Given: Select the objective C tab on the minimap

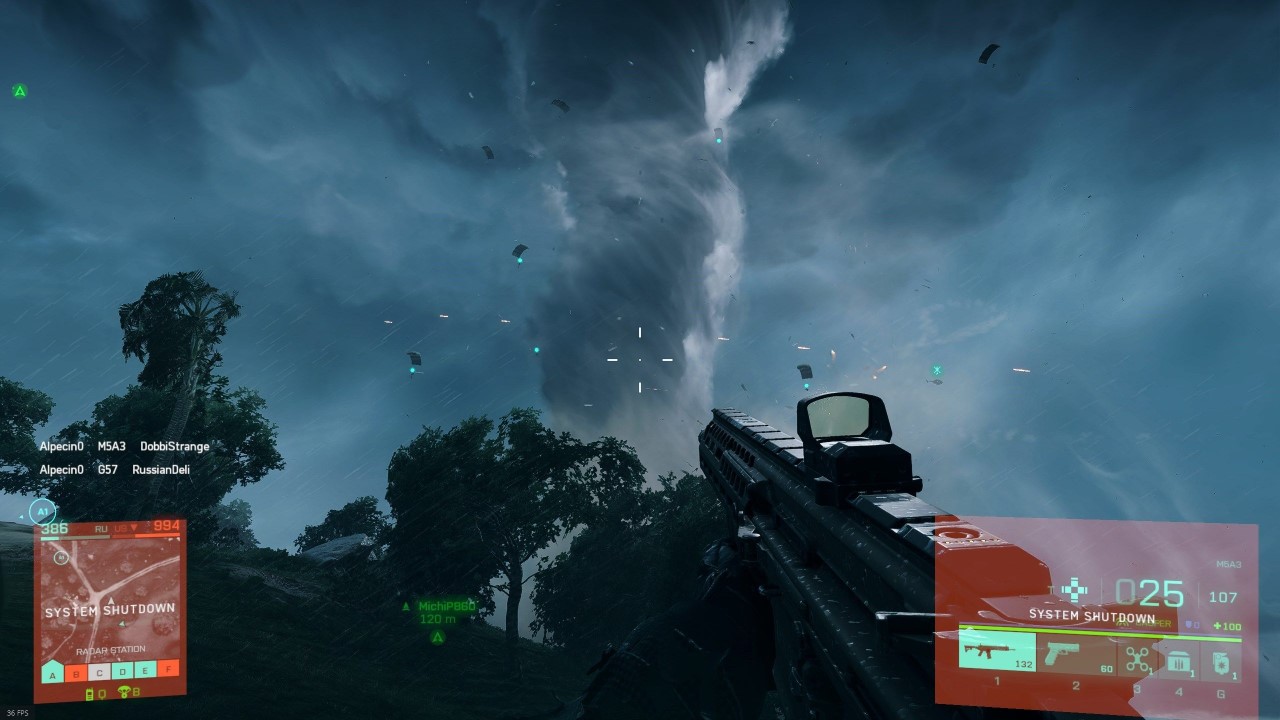Looking at the screenshot, I should pos(100,672).
